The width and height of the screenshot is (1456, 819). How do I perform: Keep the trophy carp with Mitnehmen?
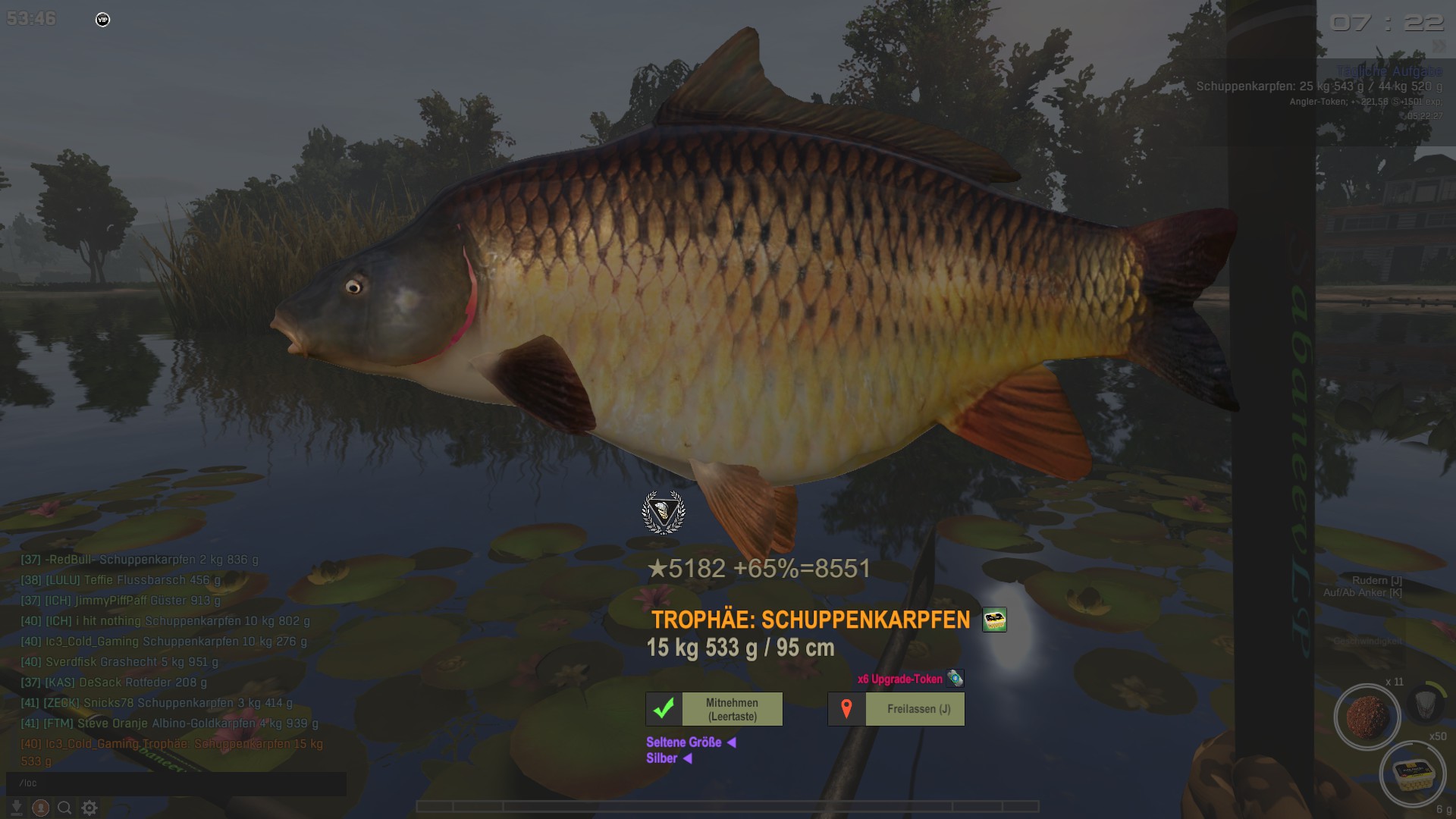point(714,709)
